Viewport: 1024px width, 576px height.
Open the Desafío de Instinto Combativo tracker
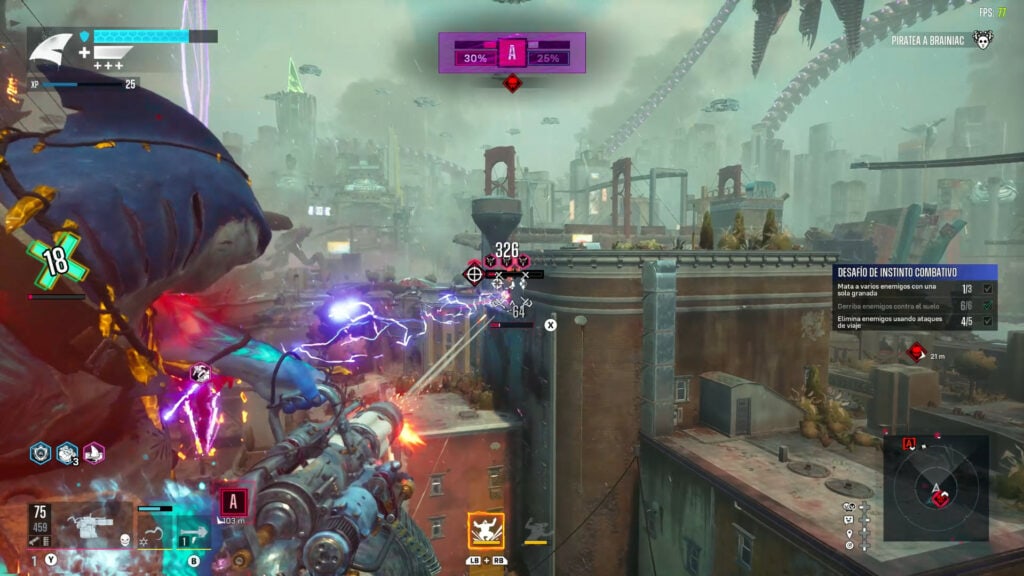(x=914, y=271)
